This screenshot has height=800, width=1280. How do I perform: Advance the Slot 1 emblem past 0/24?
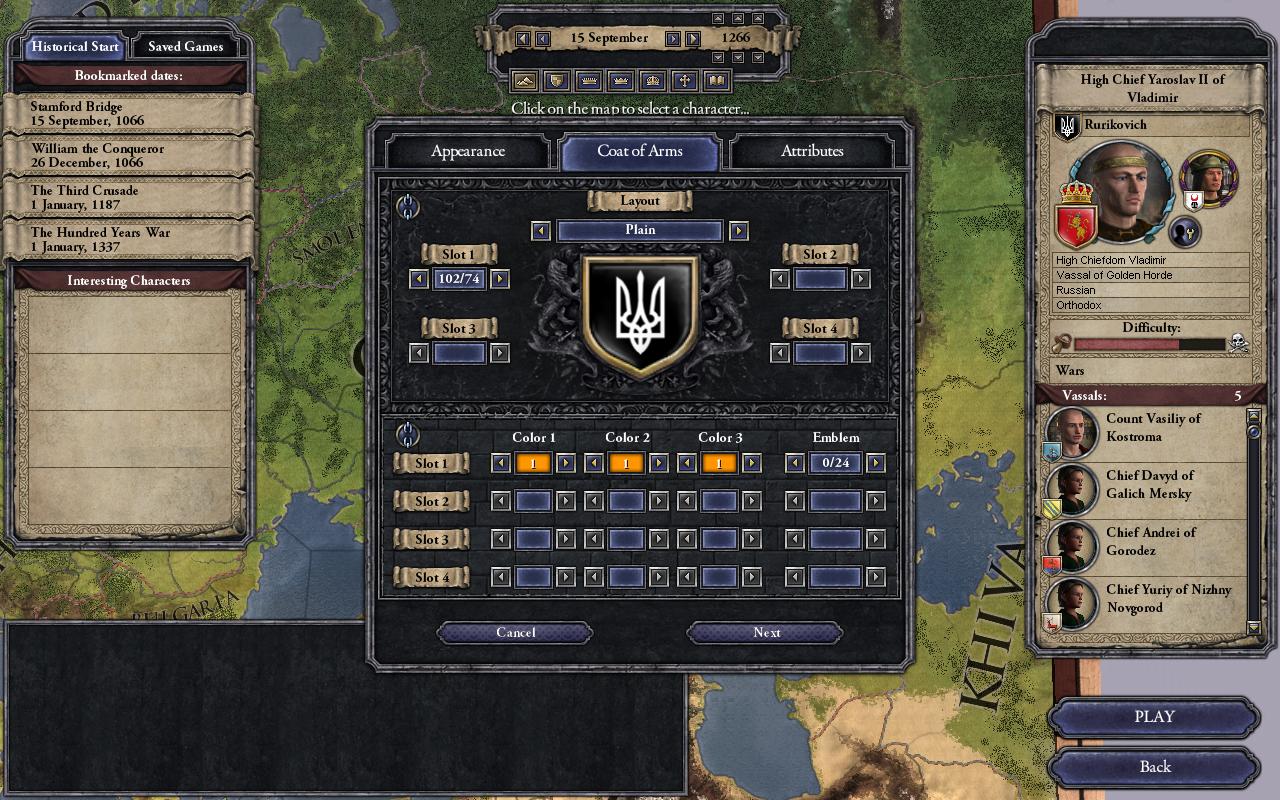tap(875, 462)
